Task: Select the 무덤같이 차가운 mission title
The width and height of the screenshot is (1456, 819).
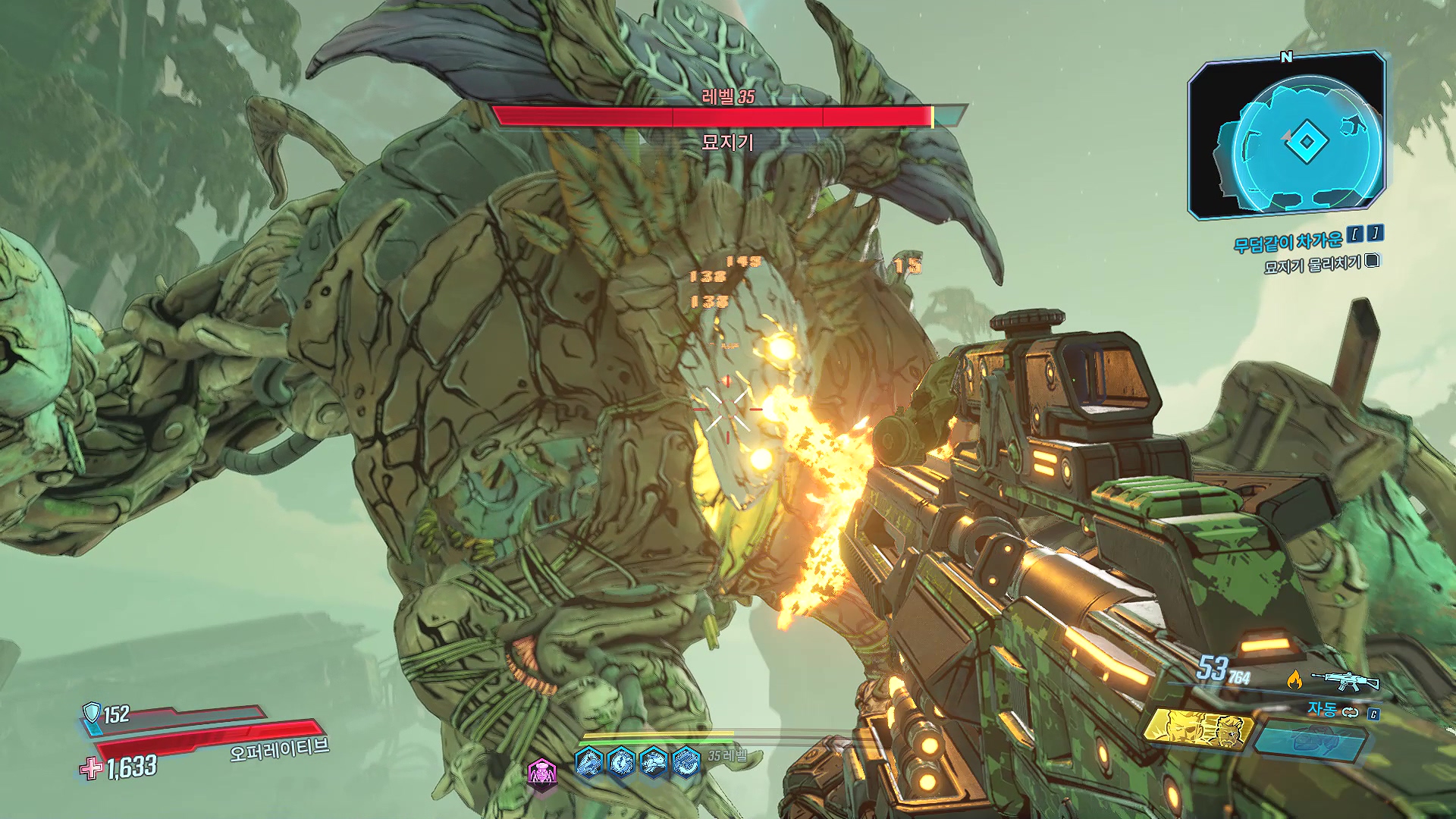Action: tap(1288, 242)
